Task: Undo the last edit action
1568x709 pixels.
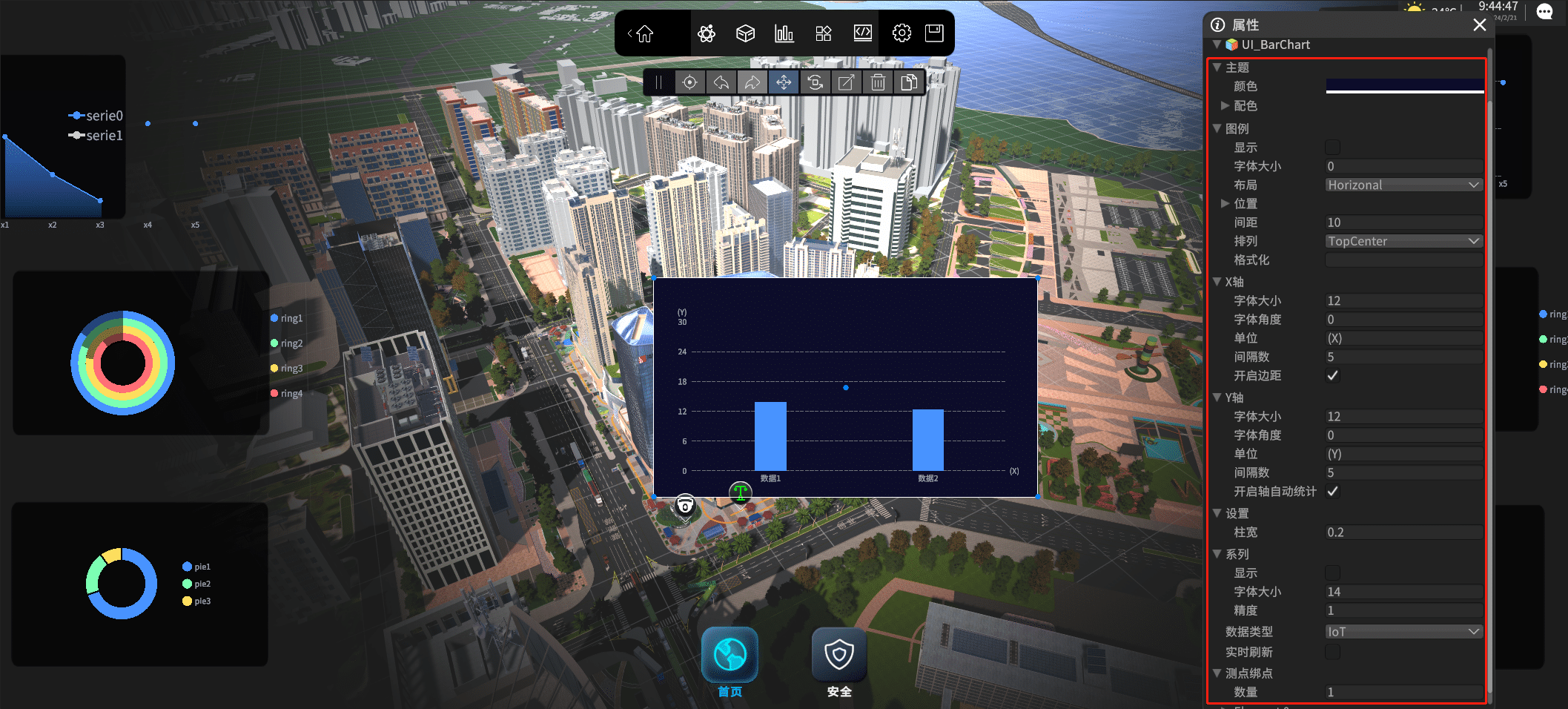Action: coord(721,82)
